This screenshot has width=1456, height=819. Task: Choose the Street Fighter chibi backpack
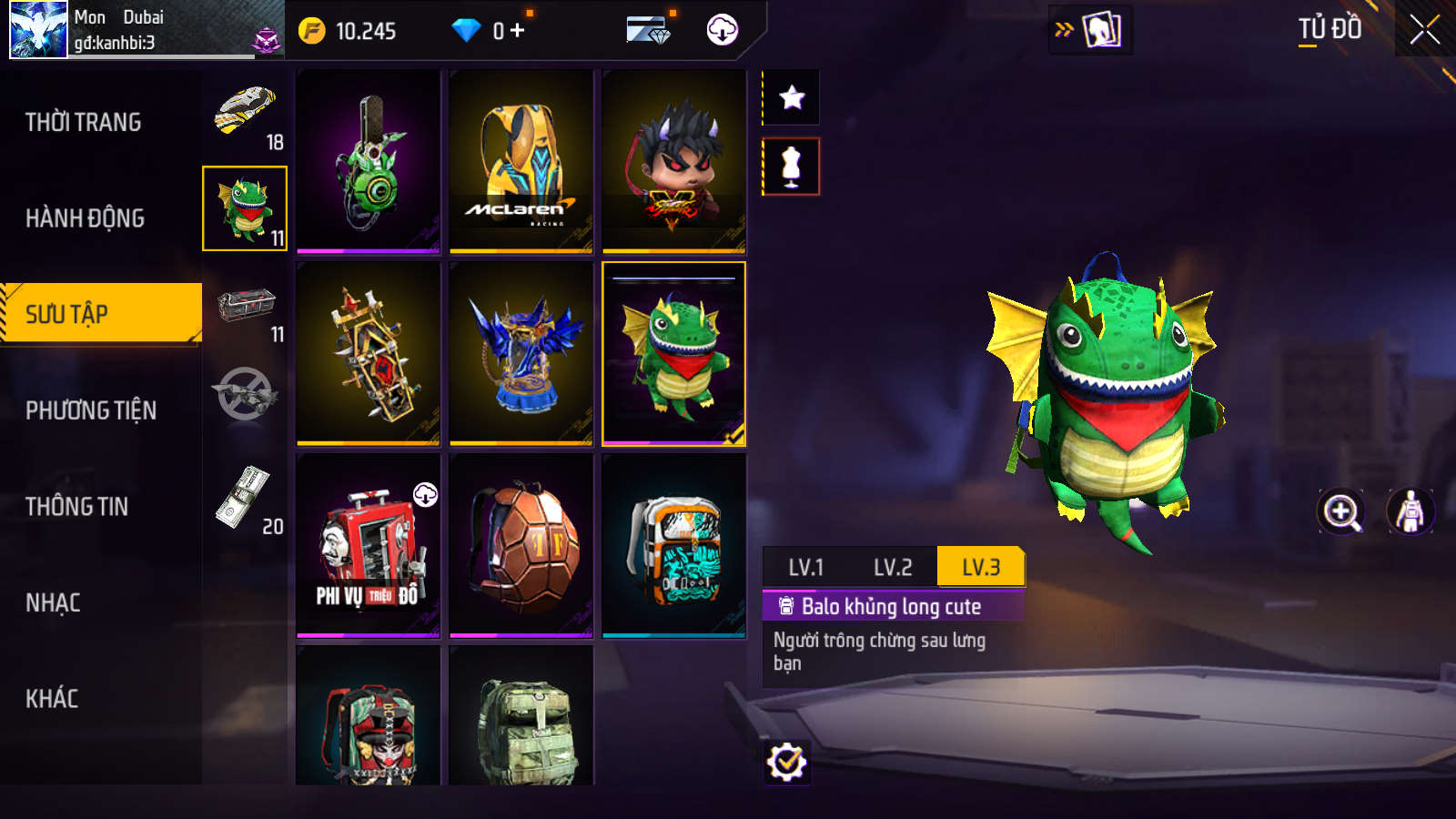tap(674, 161)
